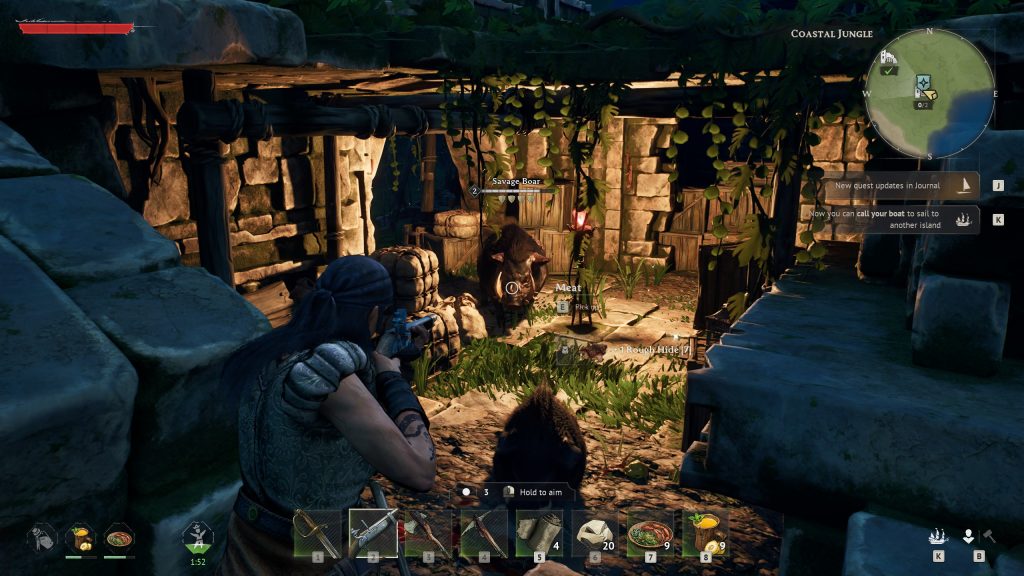Click the meat dish food buff icon
Image resolution: width=1024 pixels, height=576 pixels.
click(x=118, y=537)
